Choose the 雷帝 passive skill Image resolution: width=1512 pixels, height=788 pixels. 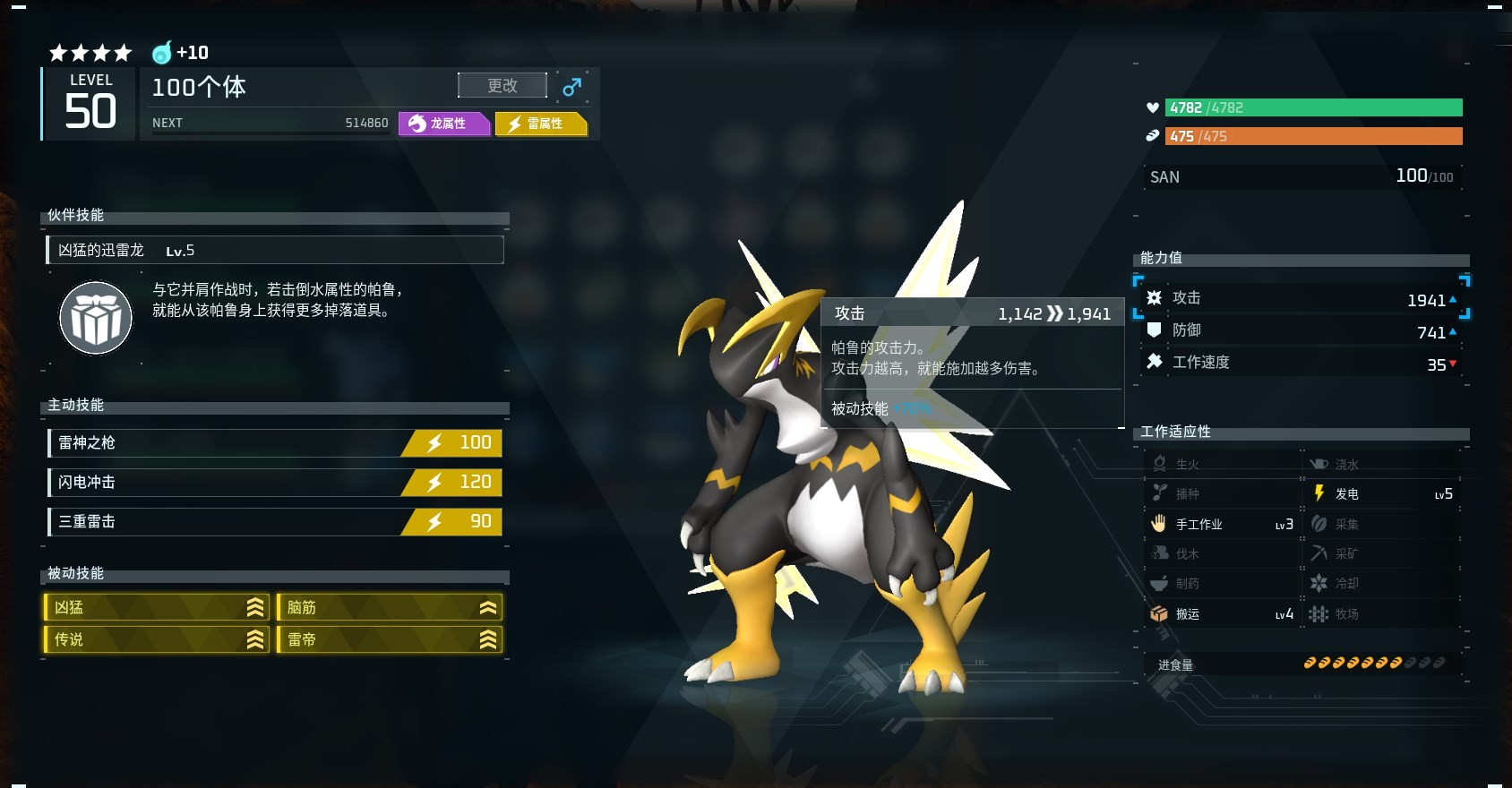(x=390, y=639)
